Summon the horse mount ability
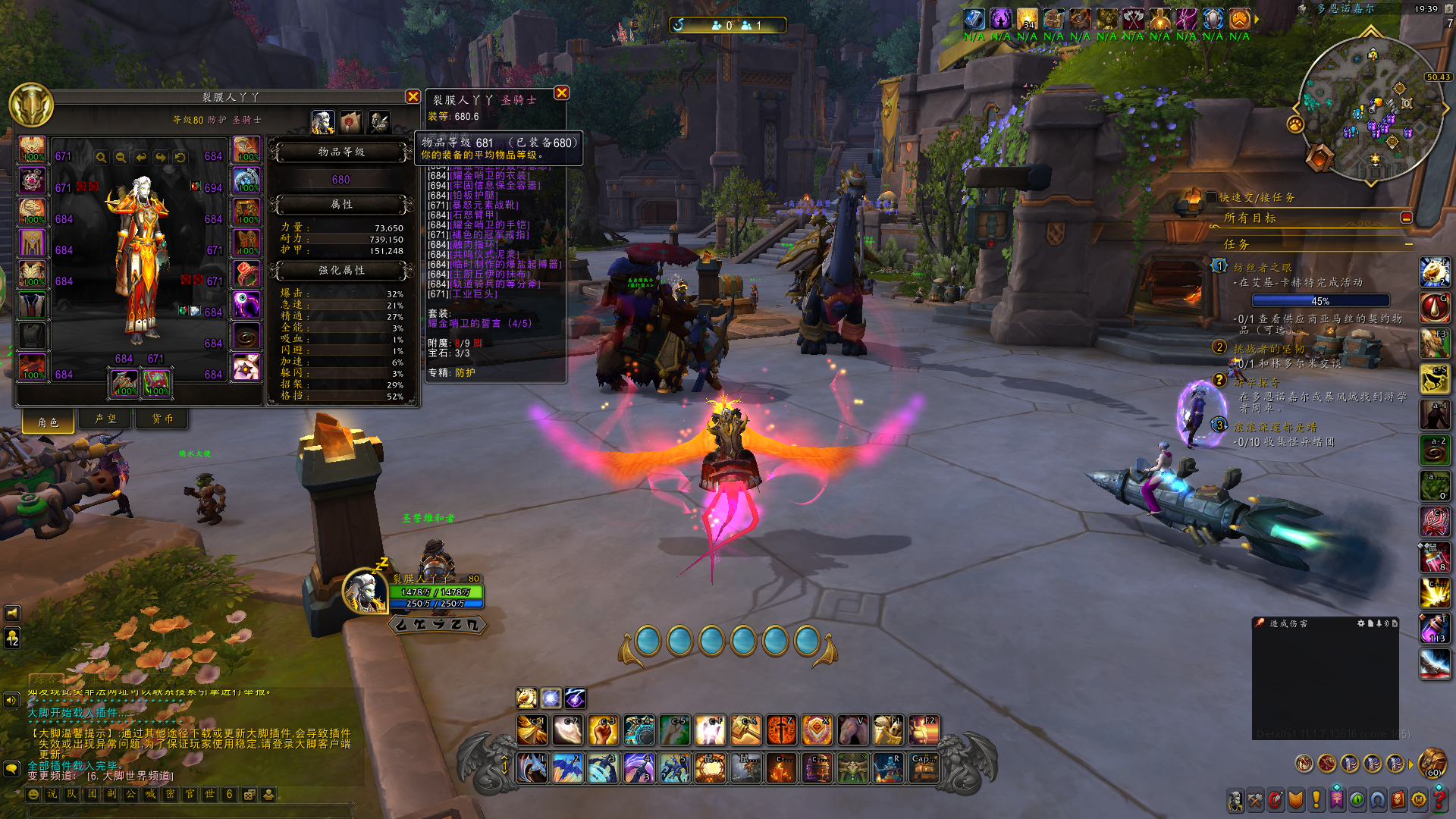 point(852,730)
